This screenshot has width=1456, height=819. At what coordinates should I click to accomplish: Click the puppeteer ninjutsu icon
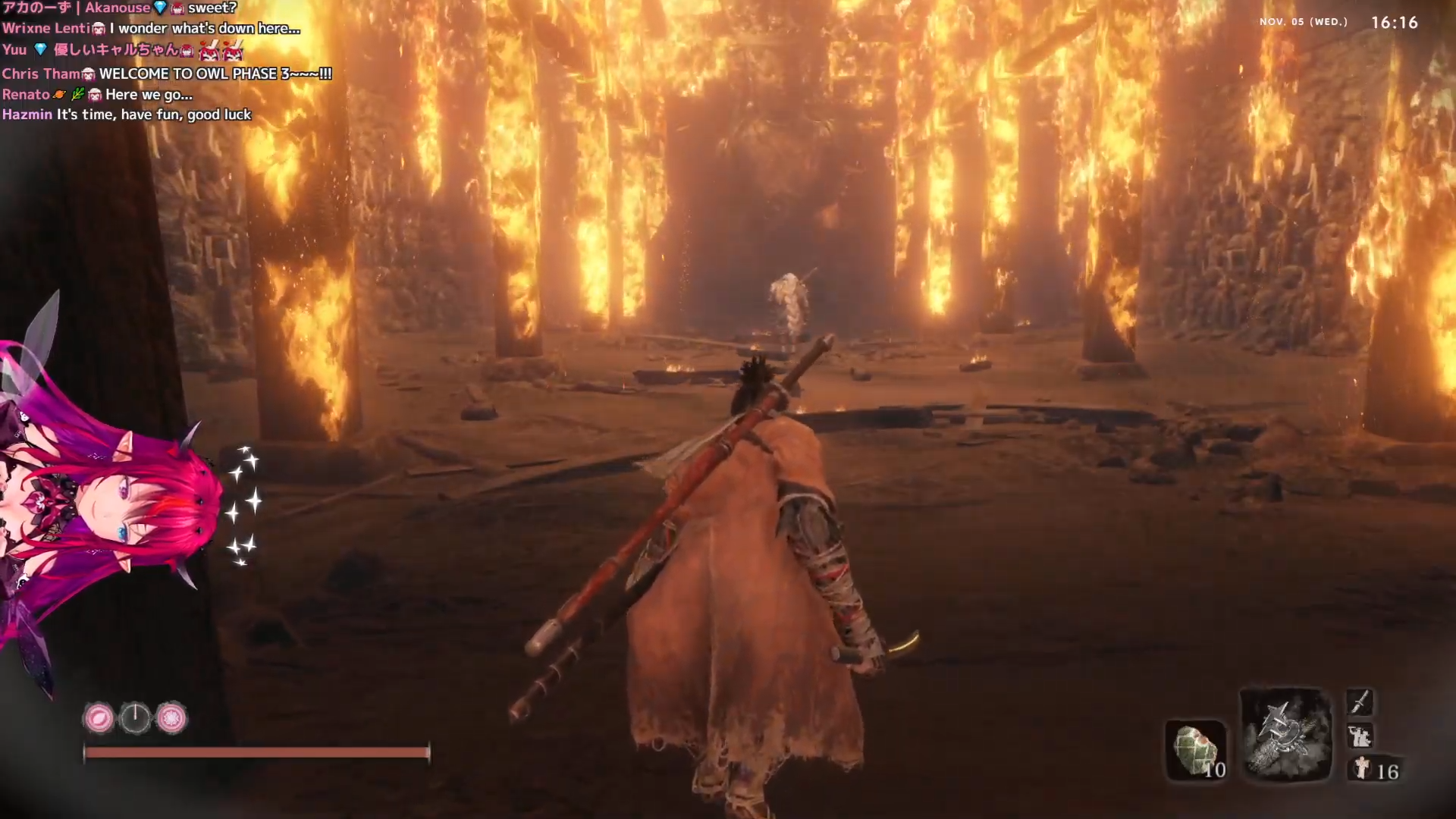pos(1360,736)
